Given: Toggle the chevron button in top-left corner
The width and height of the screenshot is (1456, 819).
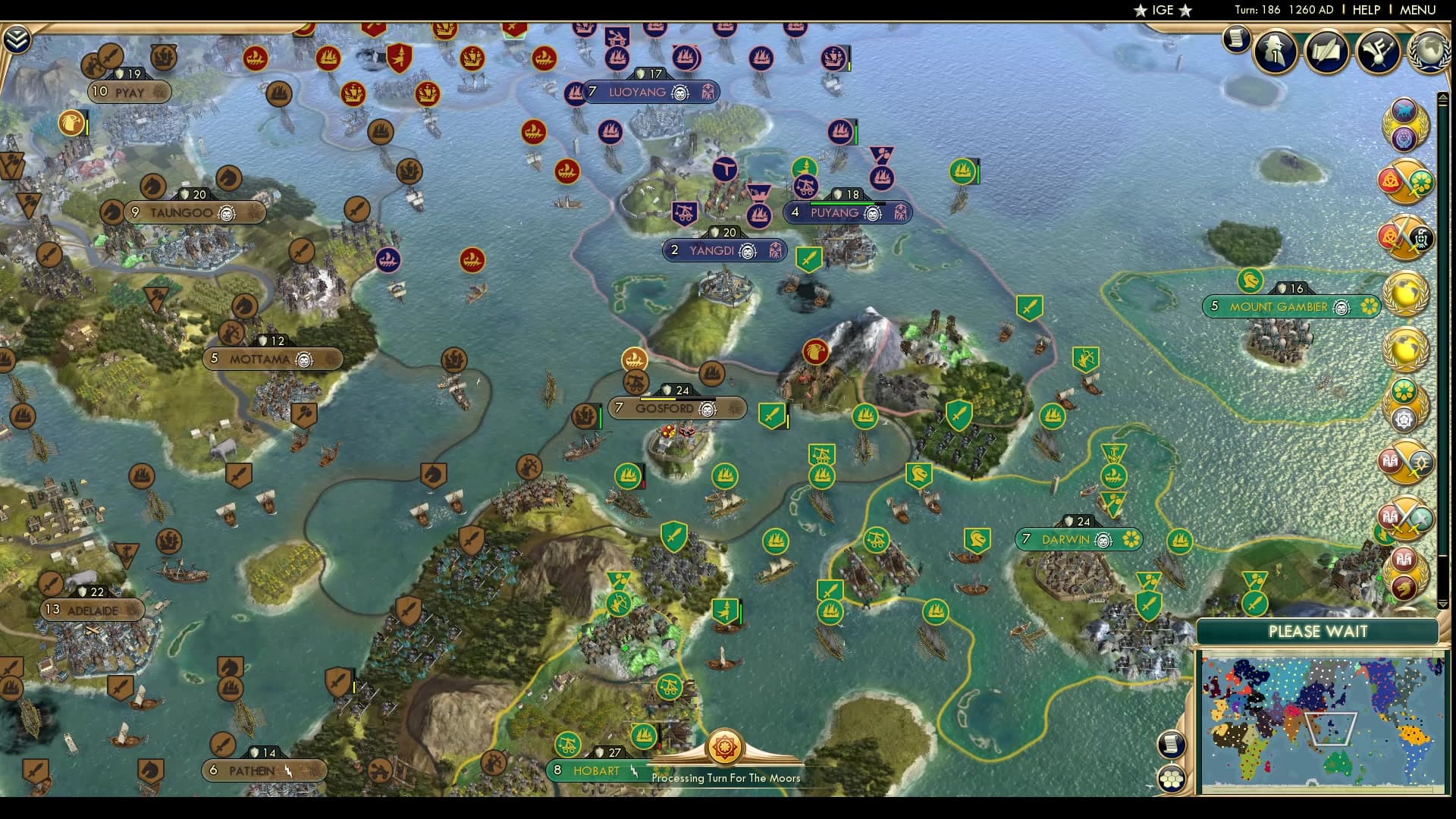Looking at the screenshot, I should 17,39.
